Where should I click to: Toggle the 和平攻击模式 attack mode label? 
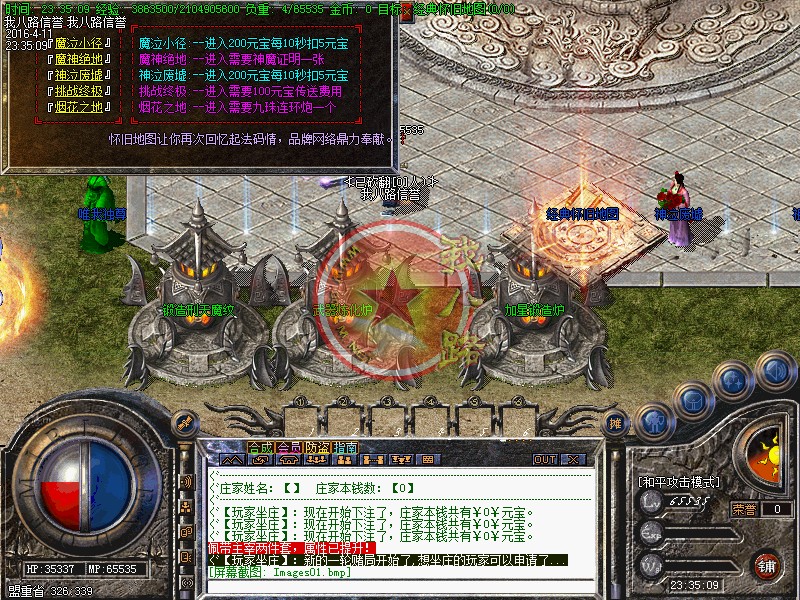(x=679, y=482)
